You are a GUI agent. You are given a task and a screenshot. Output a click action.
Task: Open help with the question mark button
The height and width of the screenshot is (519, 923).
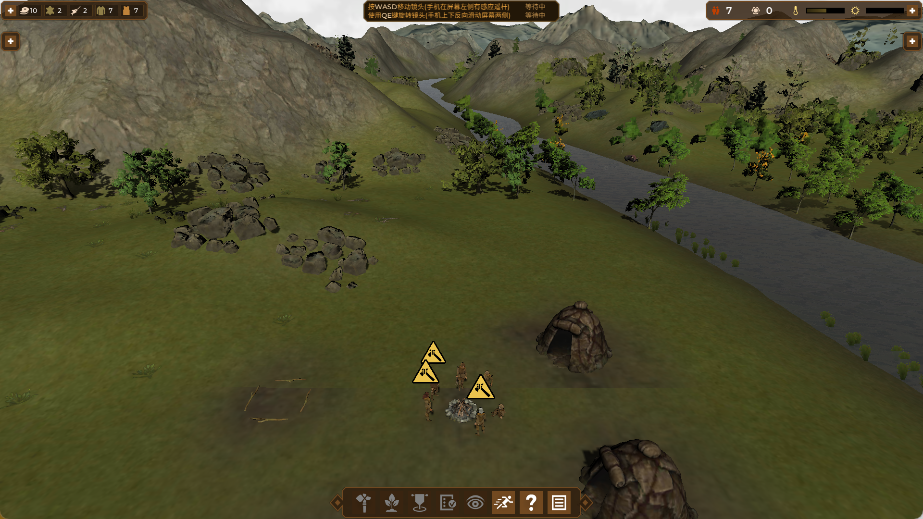click(x=531, y=502)
